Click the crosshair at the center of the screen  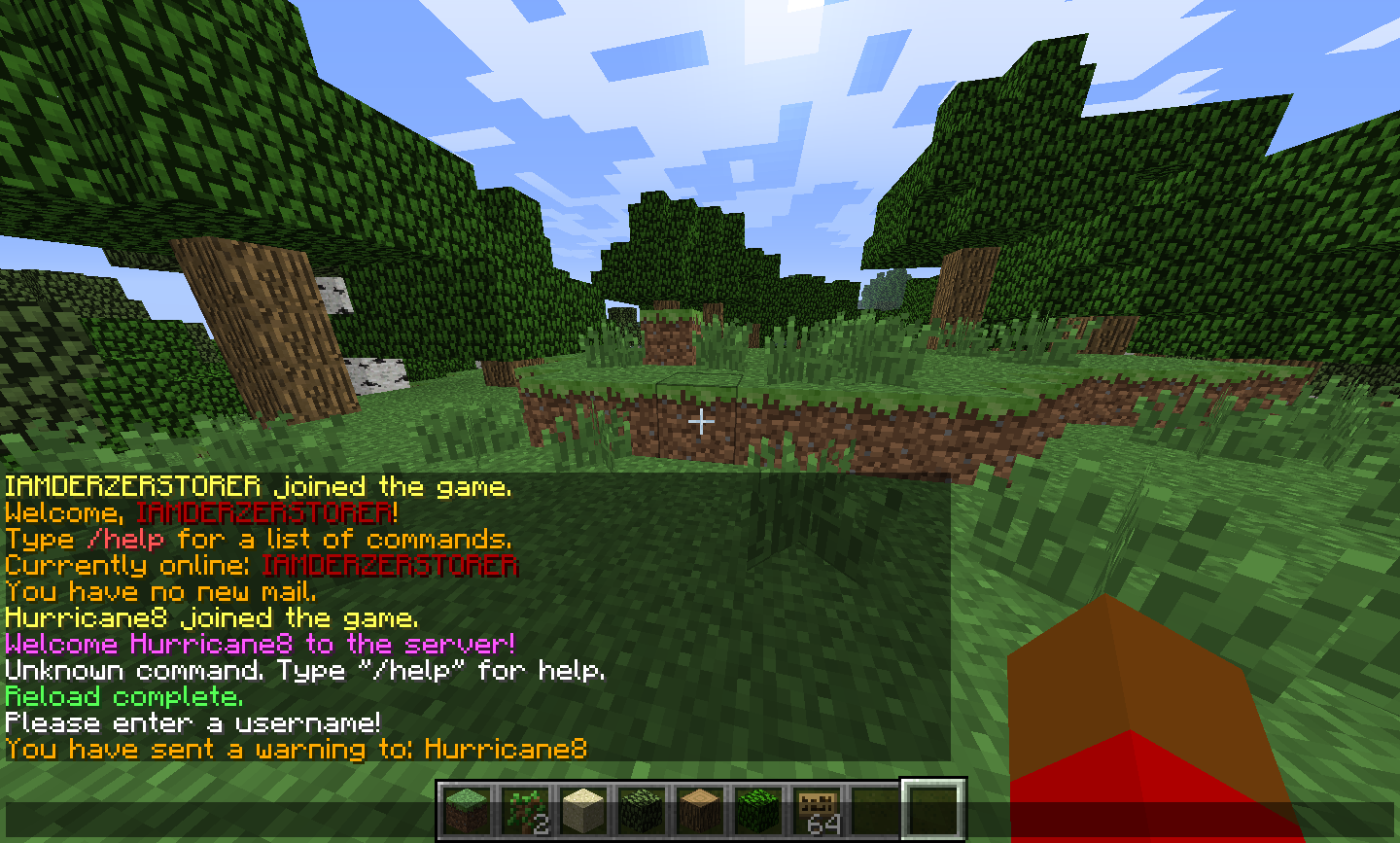(x=701, y=421)
